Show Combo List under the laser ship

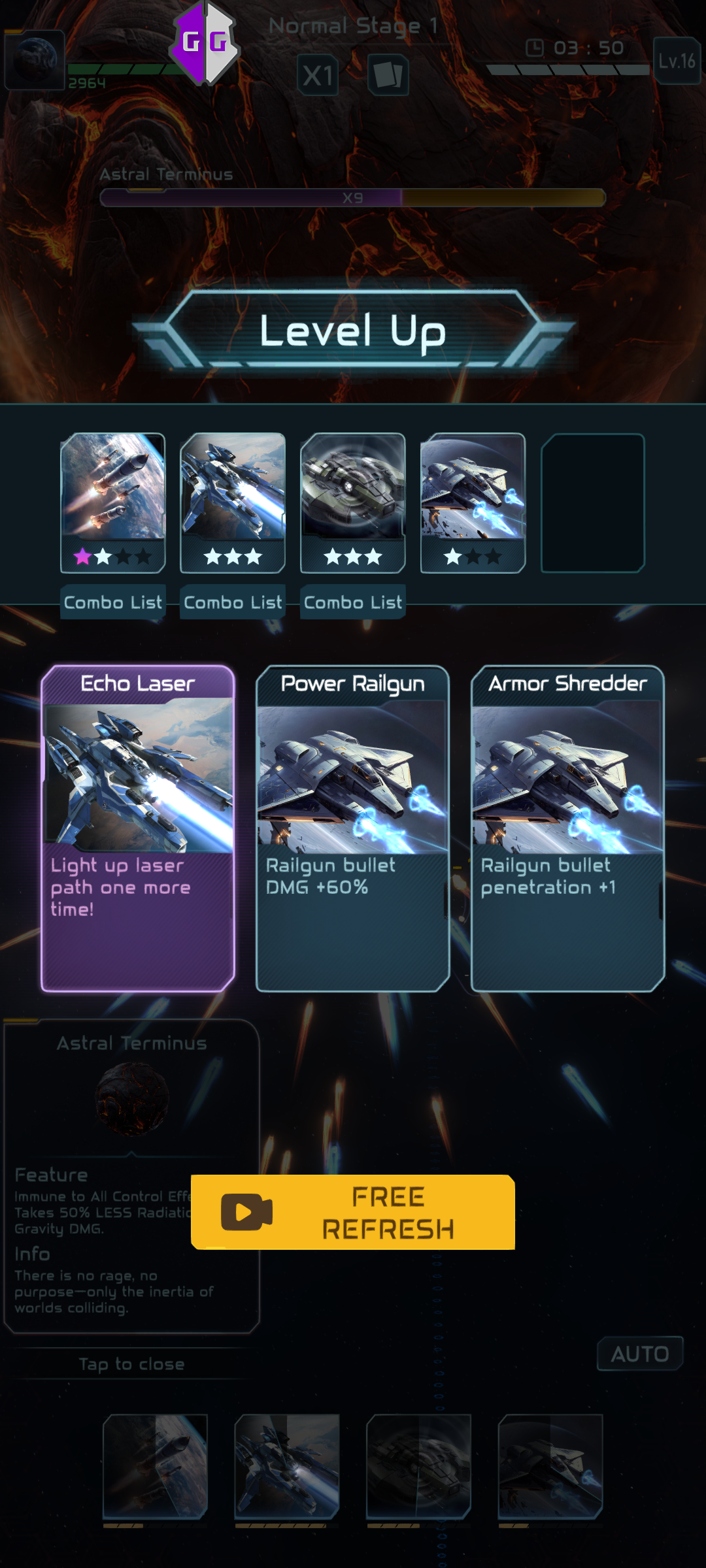point(233,602)
